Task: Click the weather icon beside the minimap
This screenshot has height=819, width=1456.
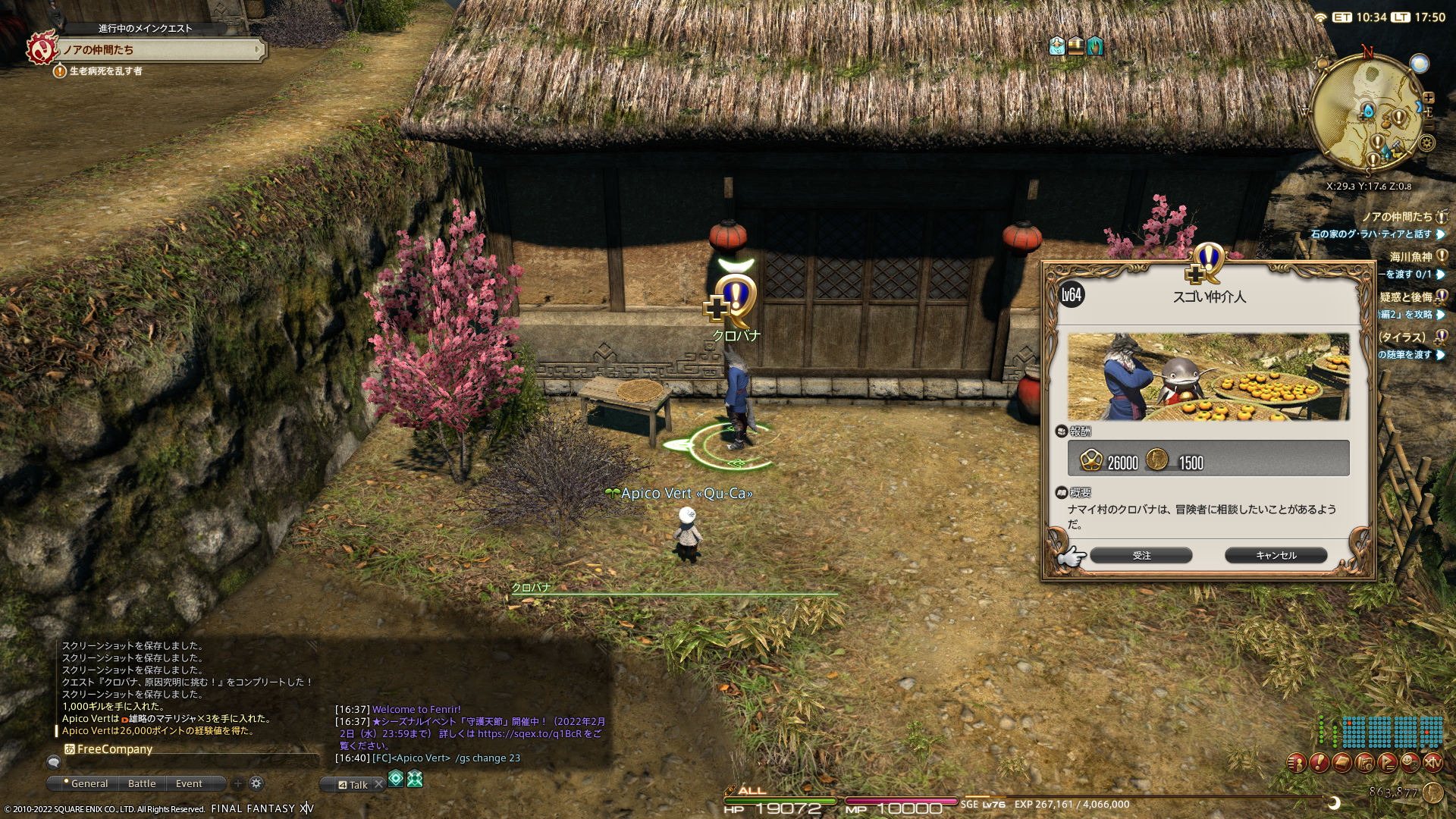Action: point(1419,64)
